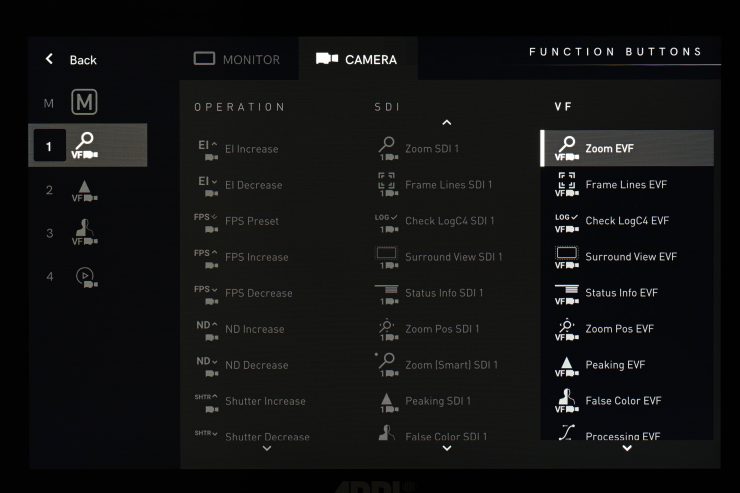
Task: Select function button slot 4
Action: pos(84,276)
